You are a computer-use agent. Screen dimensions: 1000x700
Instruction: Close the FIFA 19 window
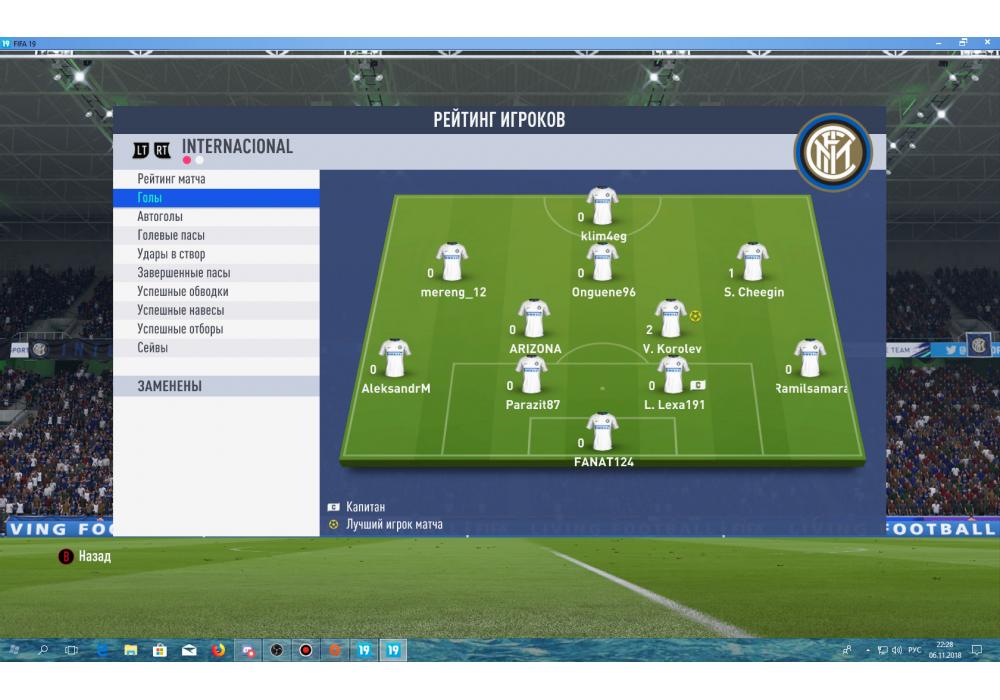tap(985, 43)
